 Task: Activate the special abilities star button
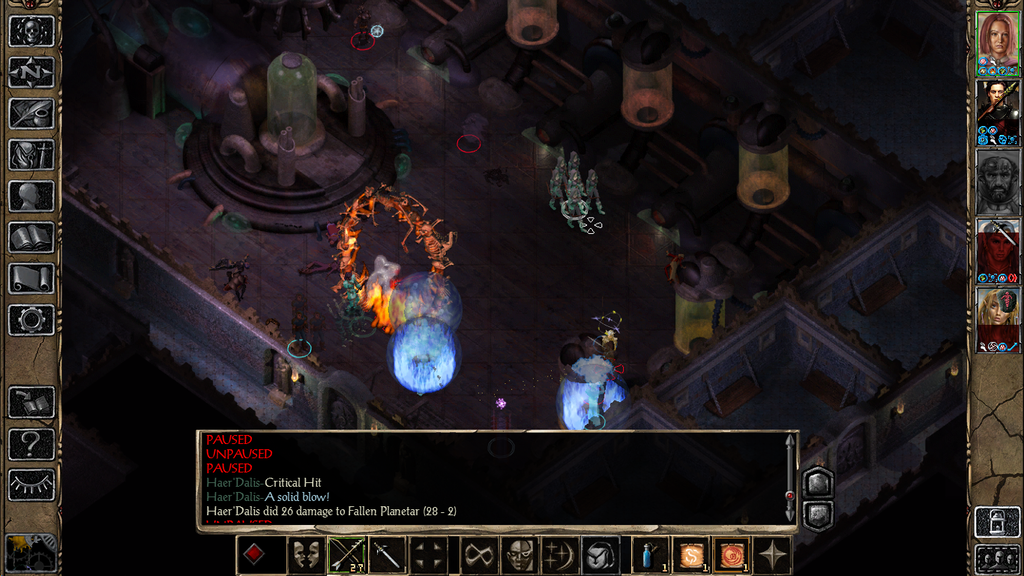(x=772, y=554)
